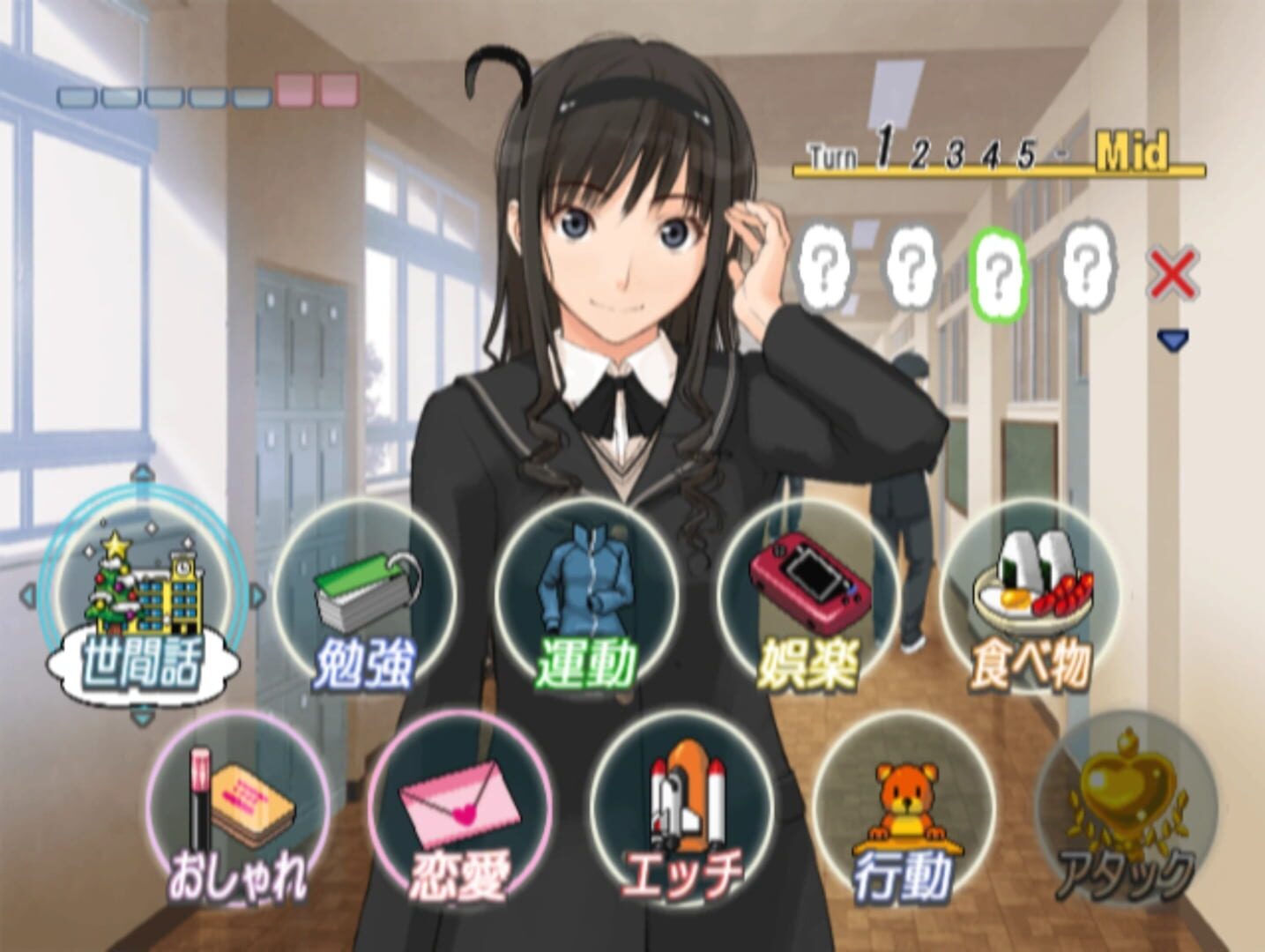Expand the blue down arrow below the X
1265x952 pixels.
1174,337
